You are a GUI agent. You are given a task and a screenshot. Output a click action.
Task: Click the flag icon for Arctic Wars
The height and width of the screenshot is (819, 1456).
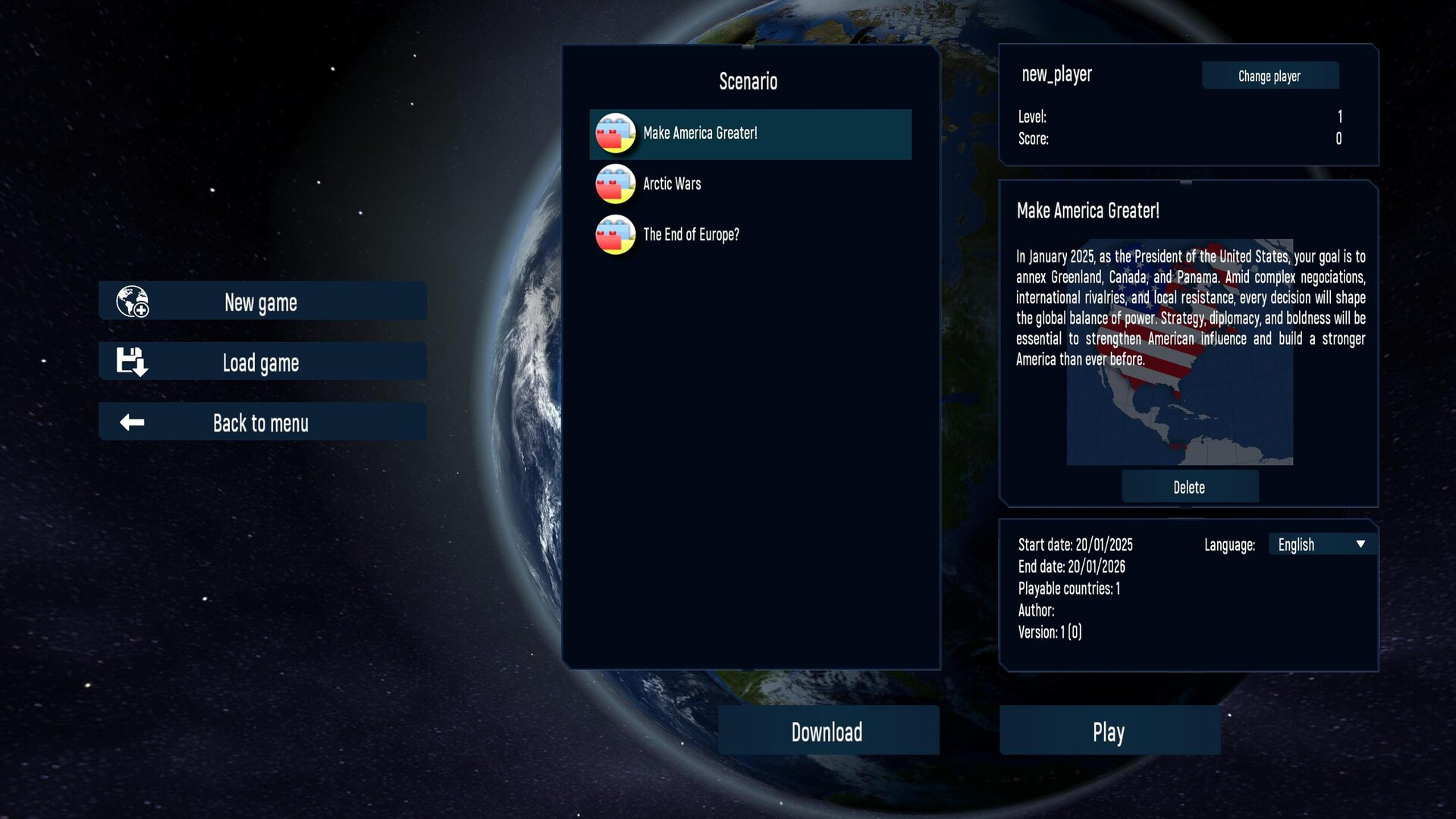(615, 184)
